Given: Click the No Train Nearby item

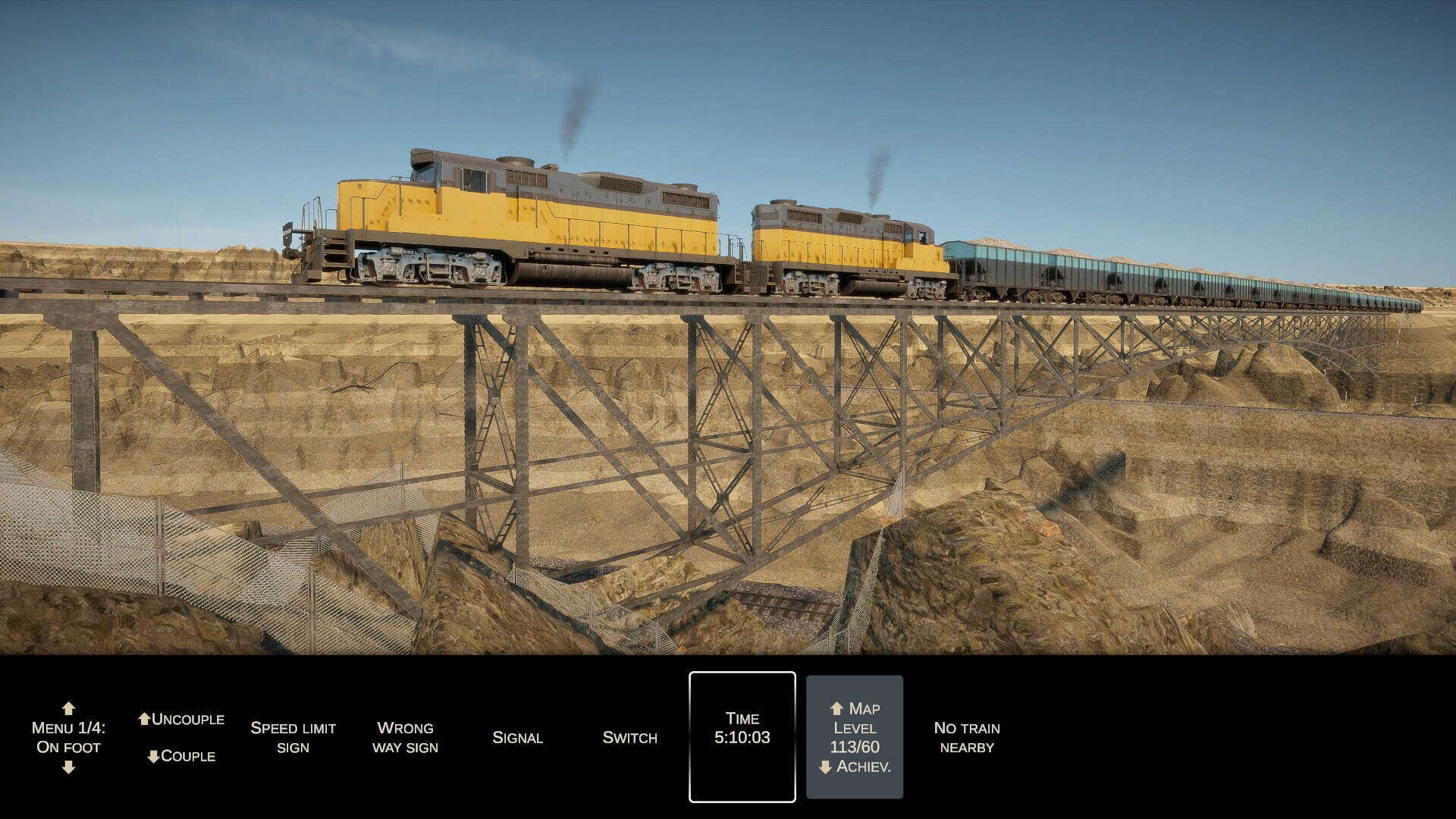Looking at the screenshot, I should pos(967,737).
